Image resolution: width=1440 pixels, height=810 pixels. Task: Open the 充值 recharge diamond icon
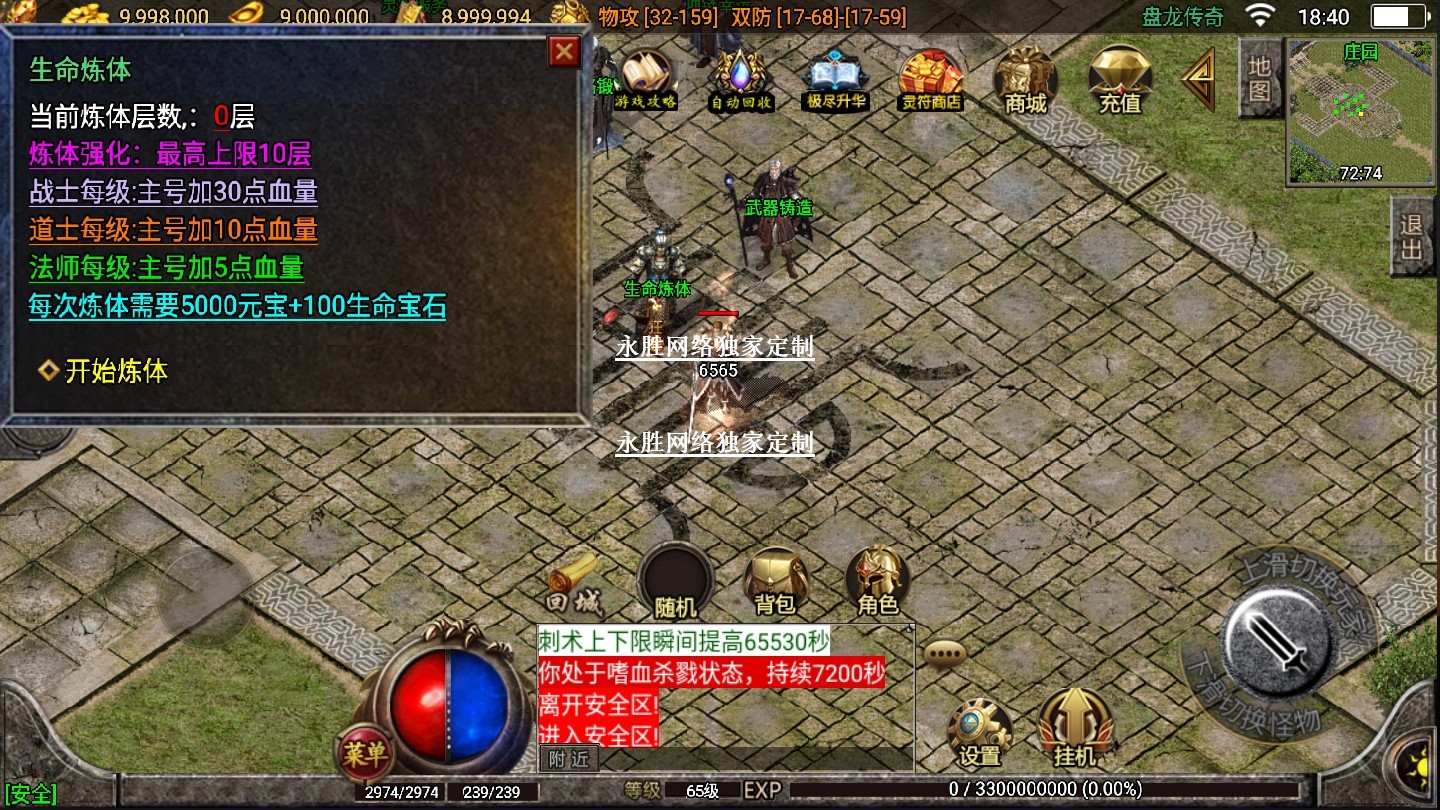(x=1120, y=78)
